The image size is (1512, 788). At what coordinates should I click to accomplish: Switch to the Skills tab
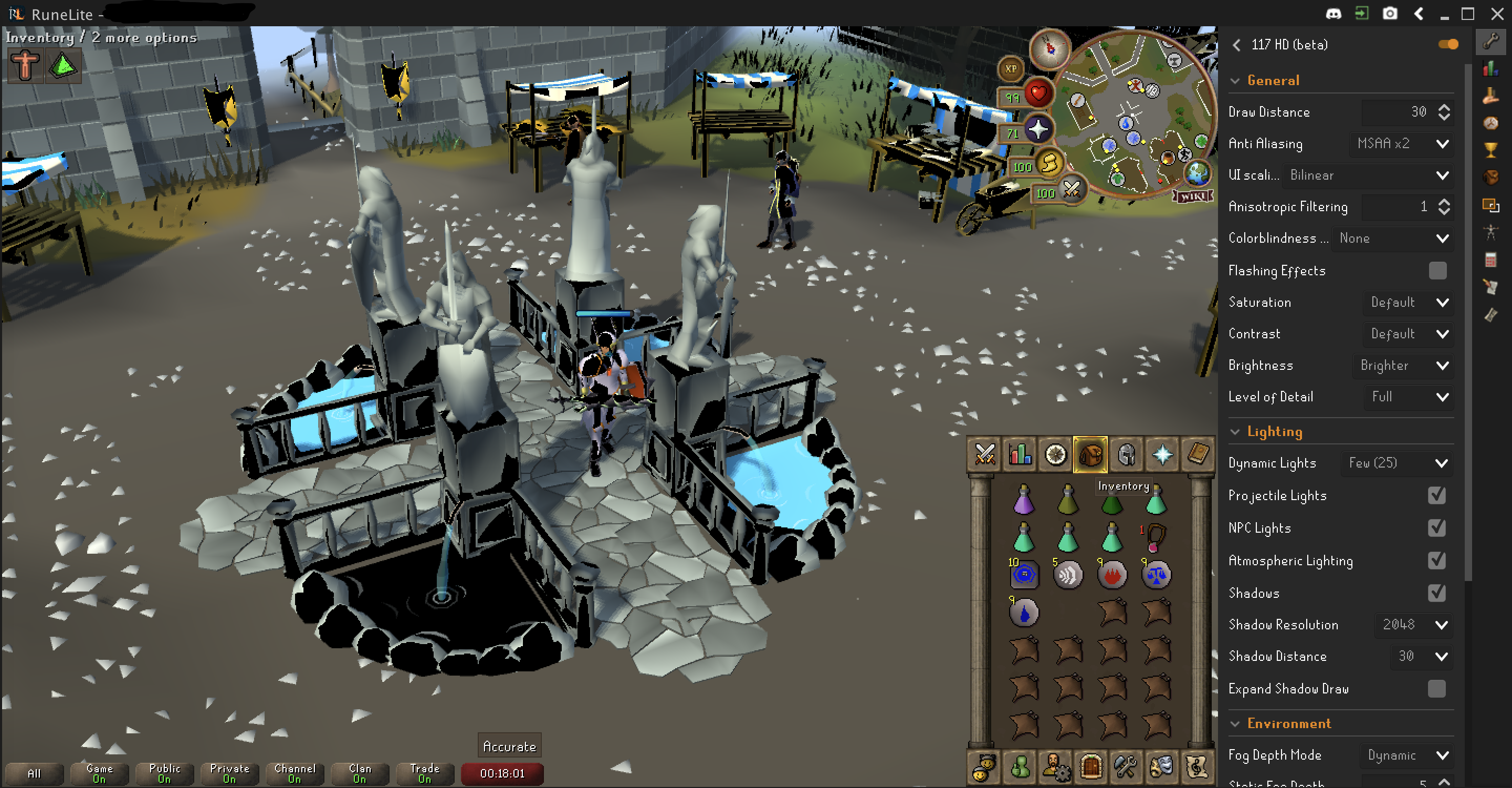1020,454
